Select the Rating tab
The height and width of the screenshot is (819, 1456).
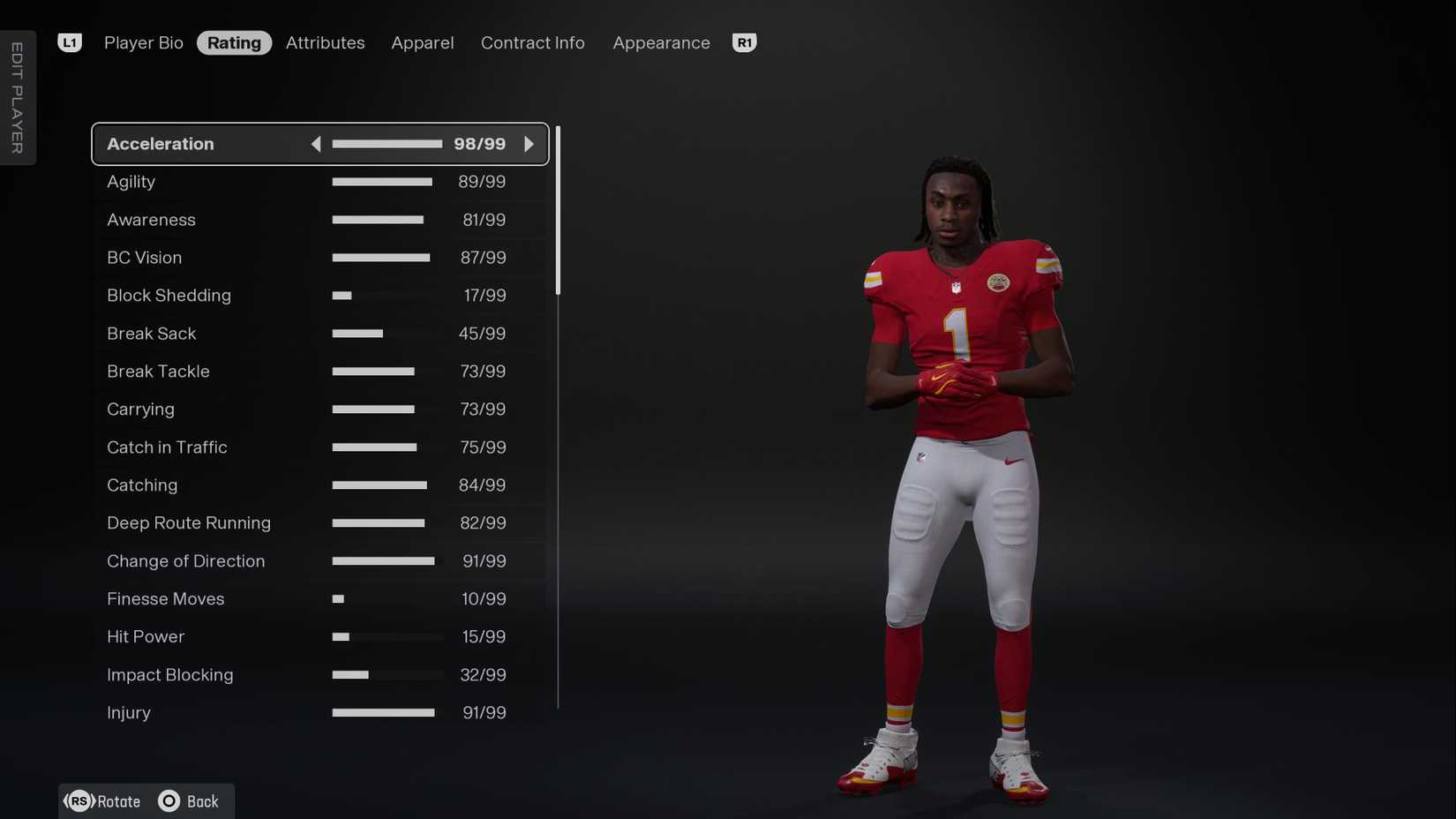tap(234, 42)
